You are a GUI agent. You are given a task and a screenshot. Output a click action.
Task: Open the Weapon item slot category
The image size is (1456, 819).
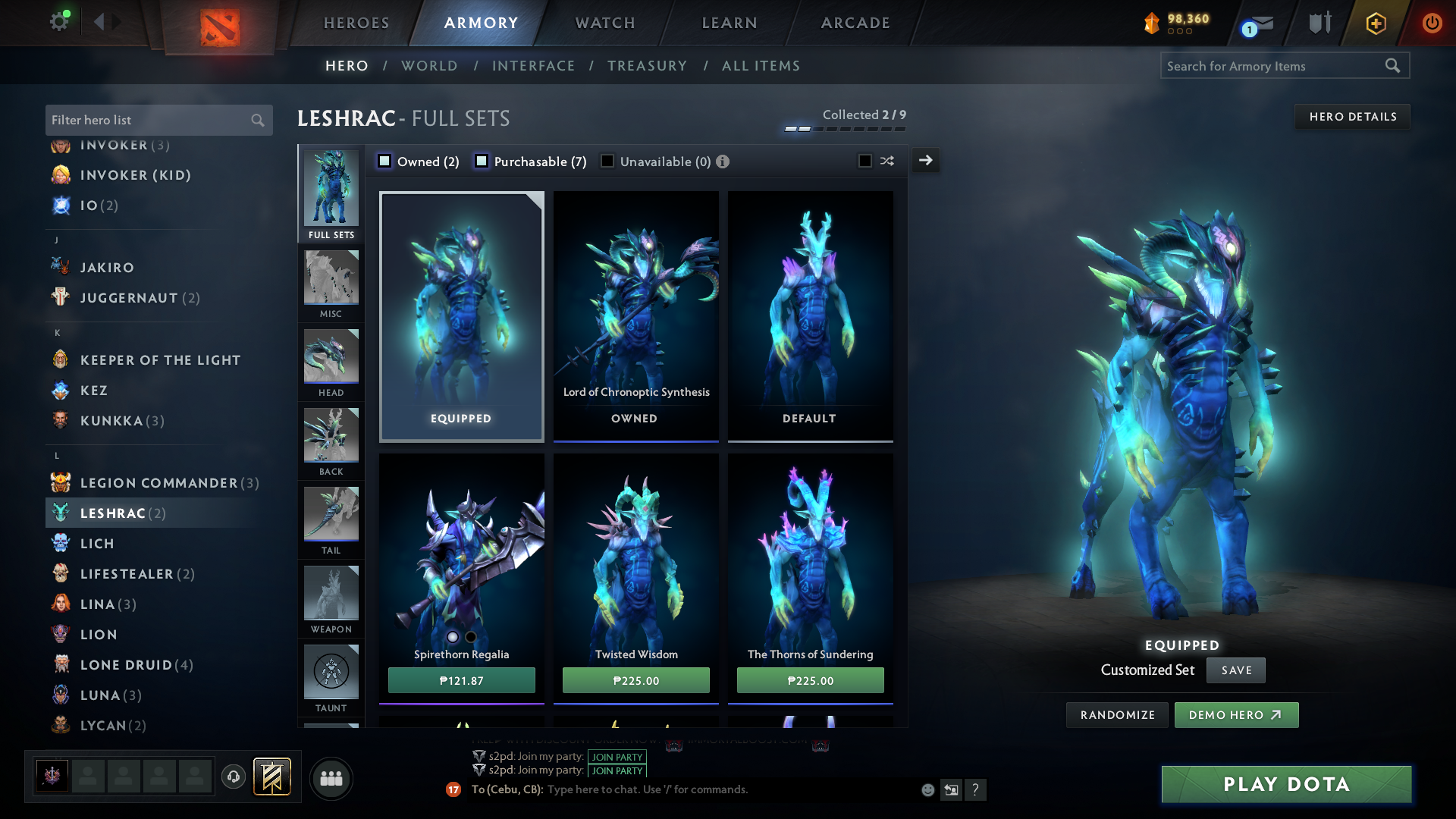pos(331,599)
